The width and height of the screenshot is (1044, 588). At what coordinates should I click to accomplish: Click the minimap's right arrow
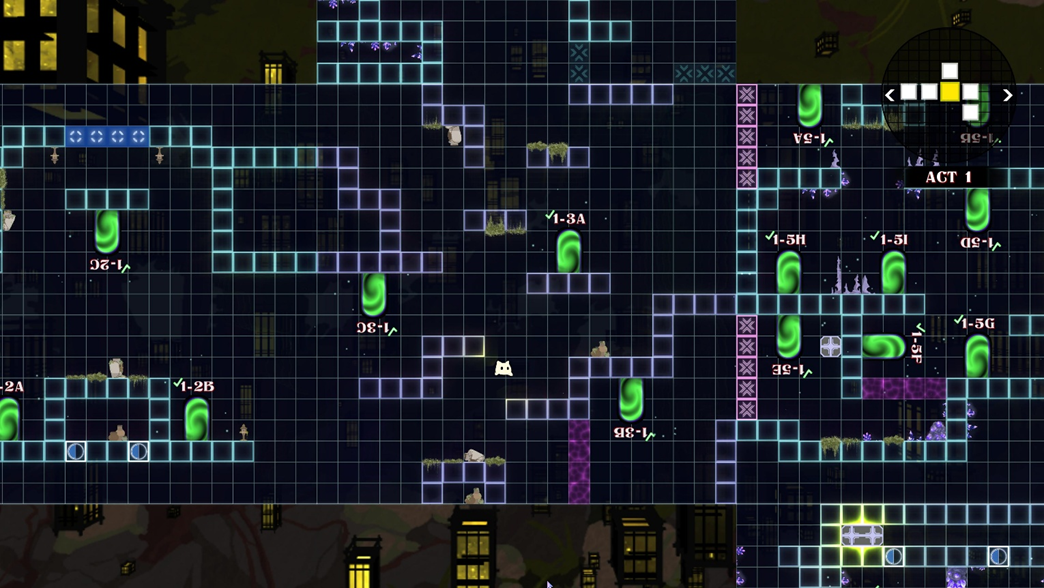1008,95
